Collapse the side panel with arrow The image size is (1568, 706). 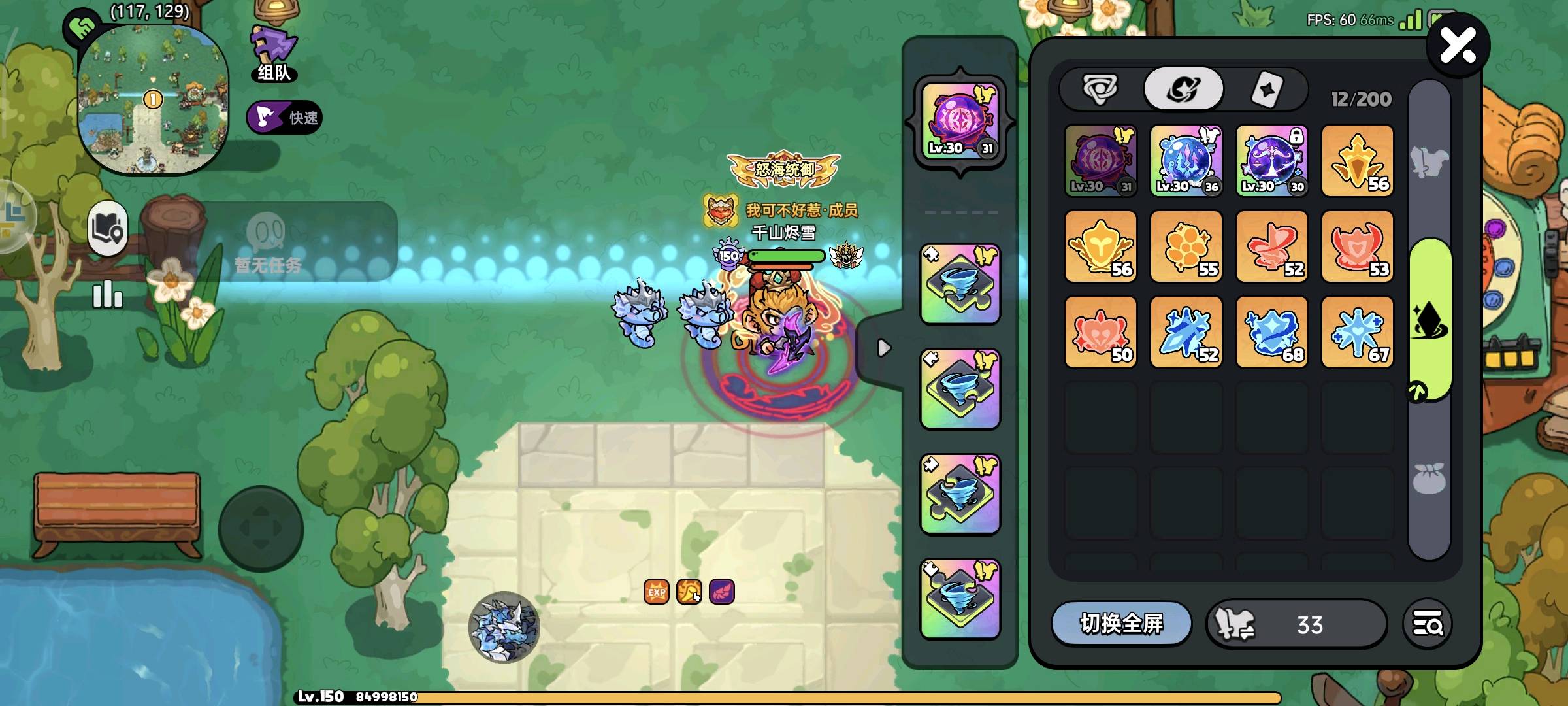click(883, 348)
